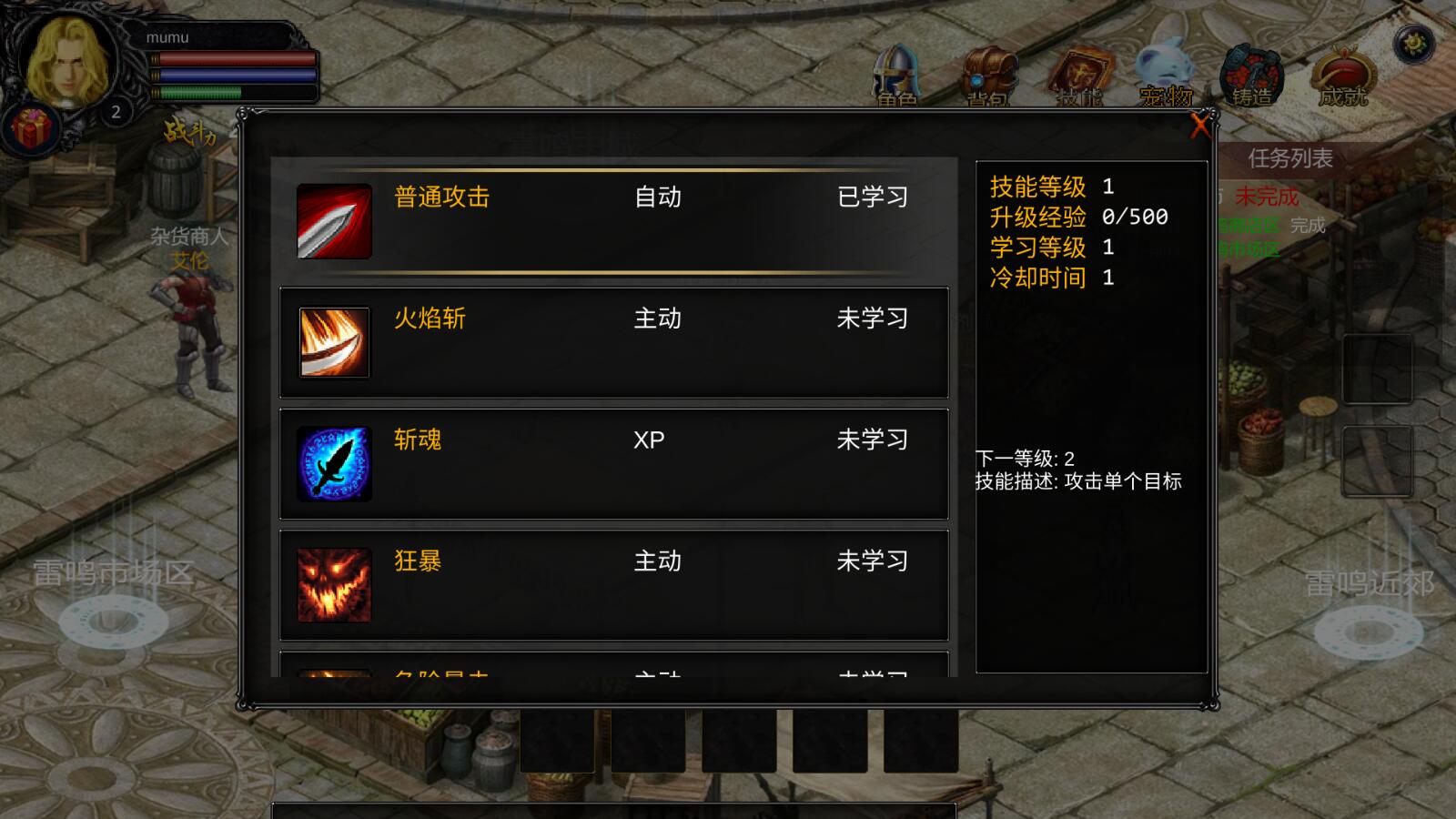The height and width of the screenshot is (819, 1456).
Task: Click the 任务列表 panel header
Action: tap(1289, 159)
